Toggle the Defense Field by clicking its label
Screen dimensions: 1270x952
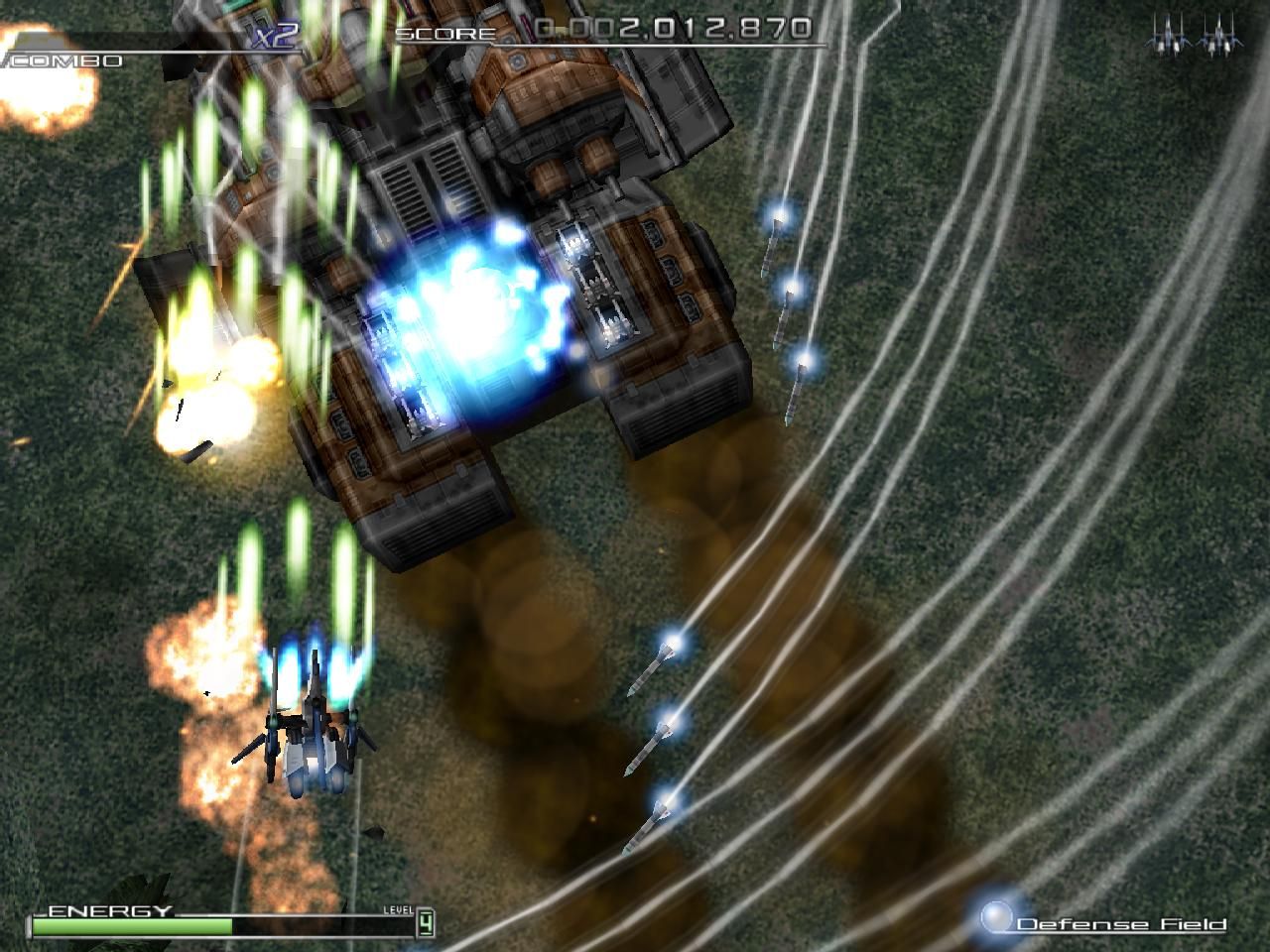[1119, 923]
